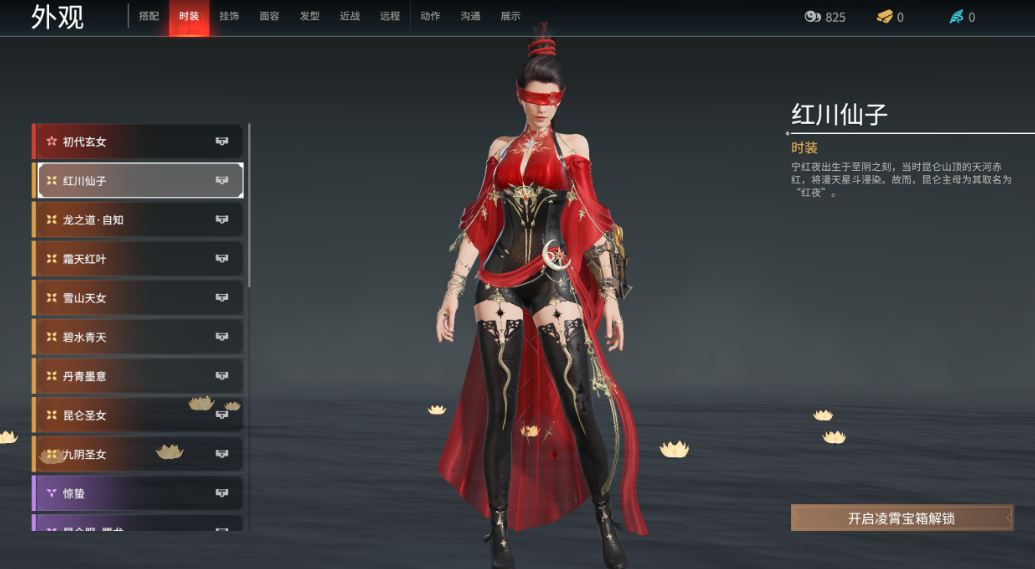Go to the 发型 tab
The height and width of the screenshot is (569, 1035).
[x=310, y=17]
